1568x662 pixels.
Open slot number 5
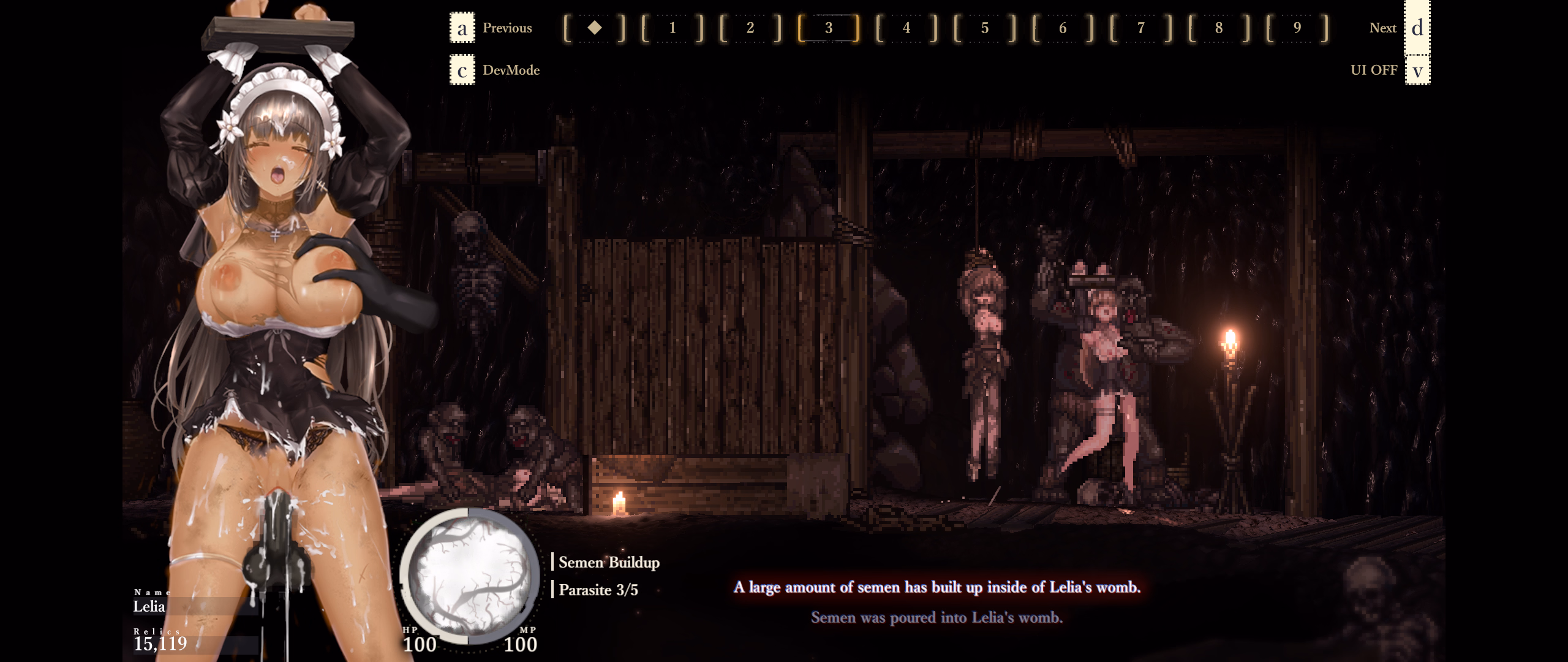(985, 28)
